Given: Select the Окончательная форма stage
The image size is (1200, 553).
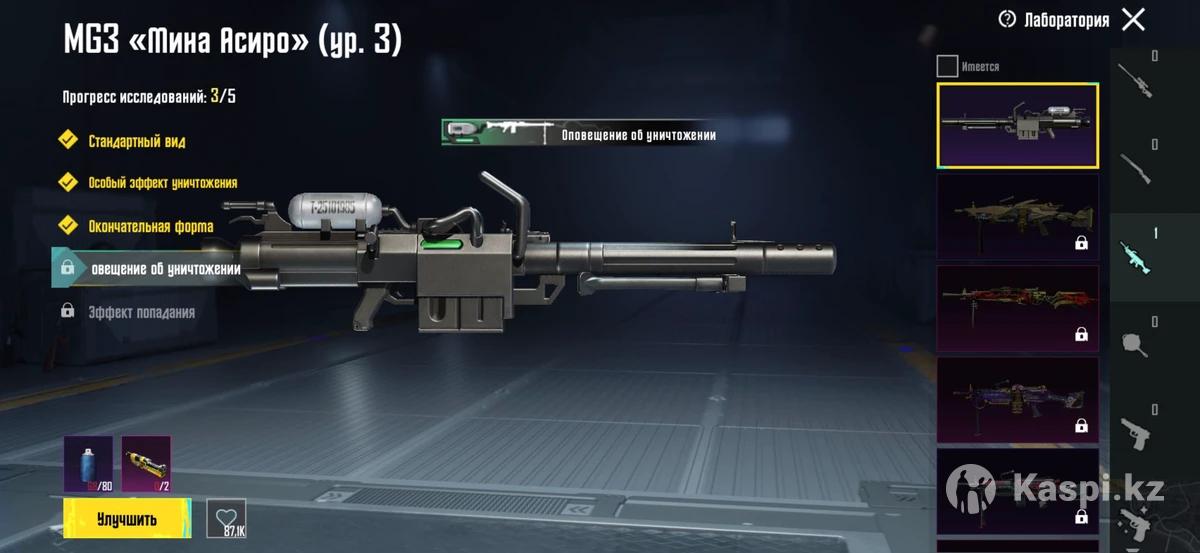Looking at the screenshot, I should 149,226.
